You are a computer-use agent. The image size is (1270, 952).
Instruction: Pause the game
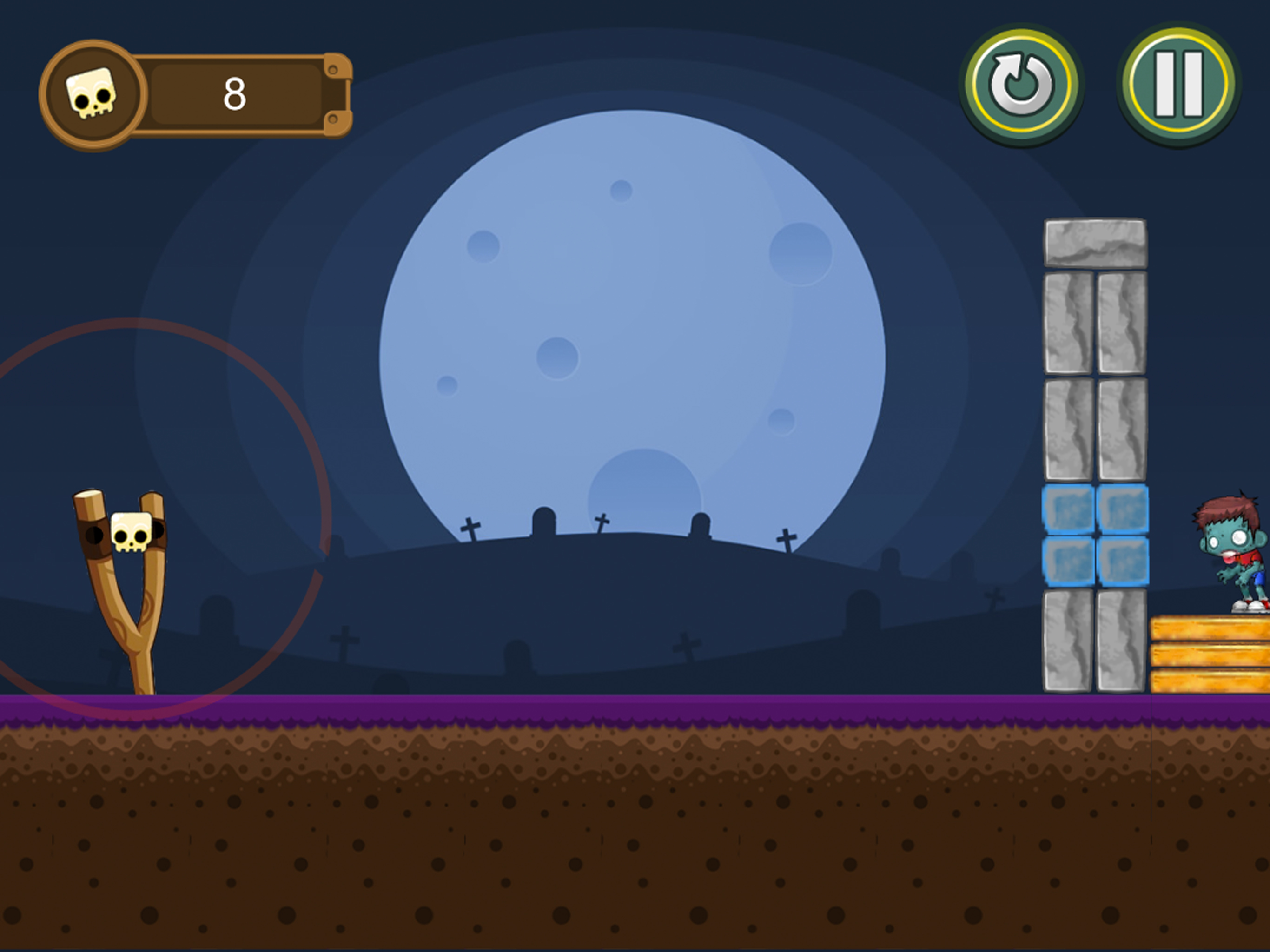(1178, 85)
